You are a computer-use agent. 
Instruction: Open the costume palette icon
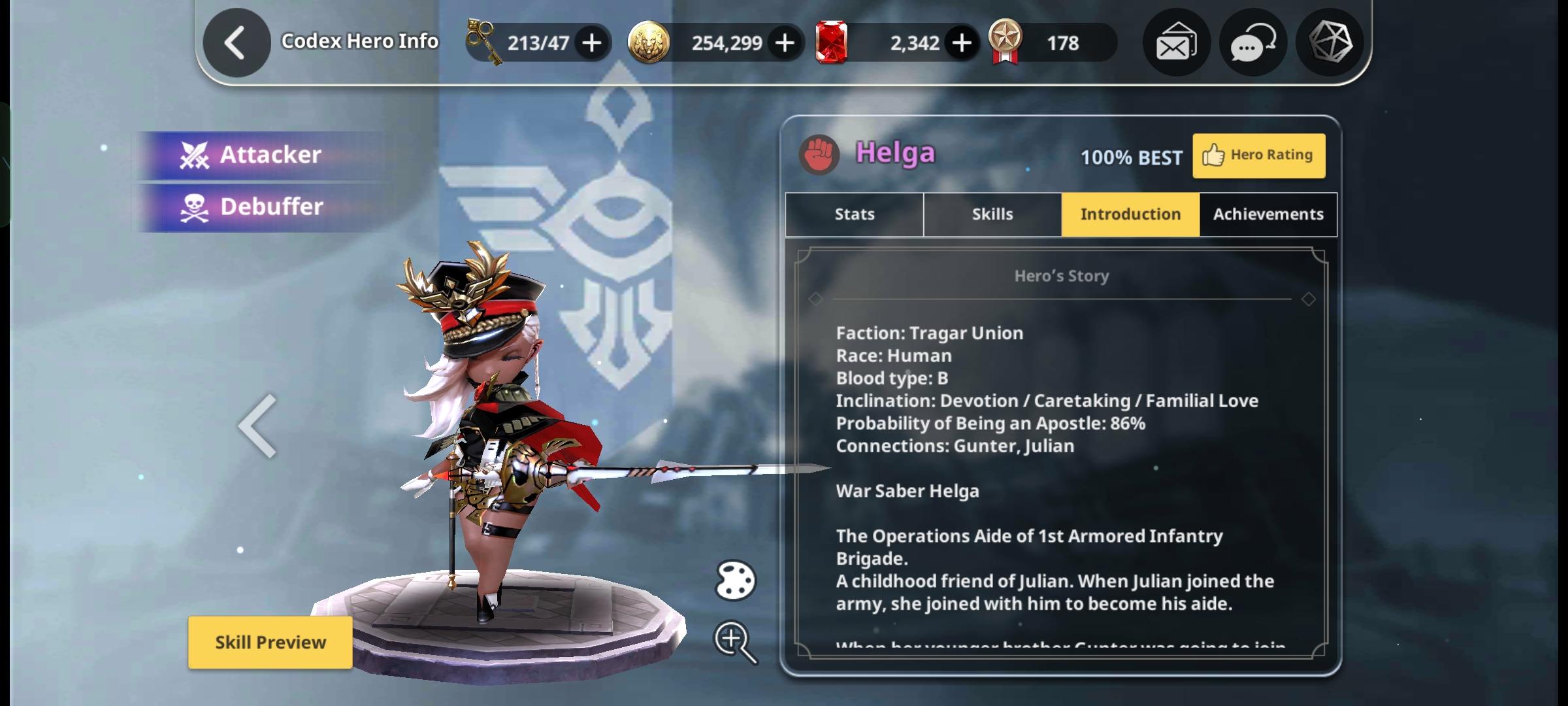(735, 580)
